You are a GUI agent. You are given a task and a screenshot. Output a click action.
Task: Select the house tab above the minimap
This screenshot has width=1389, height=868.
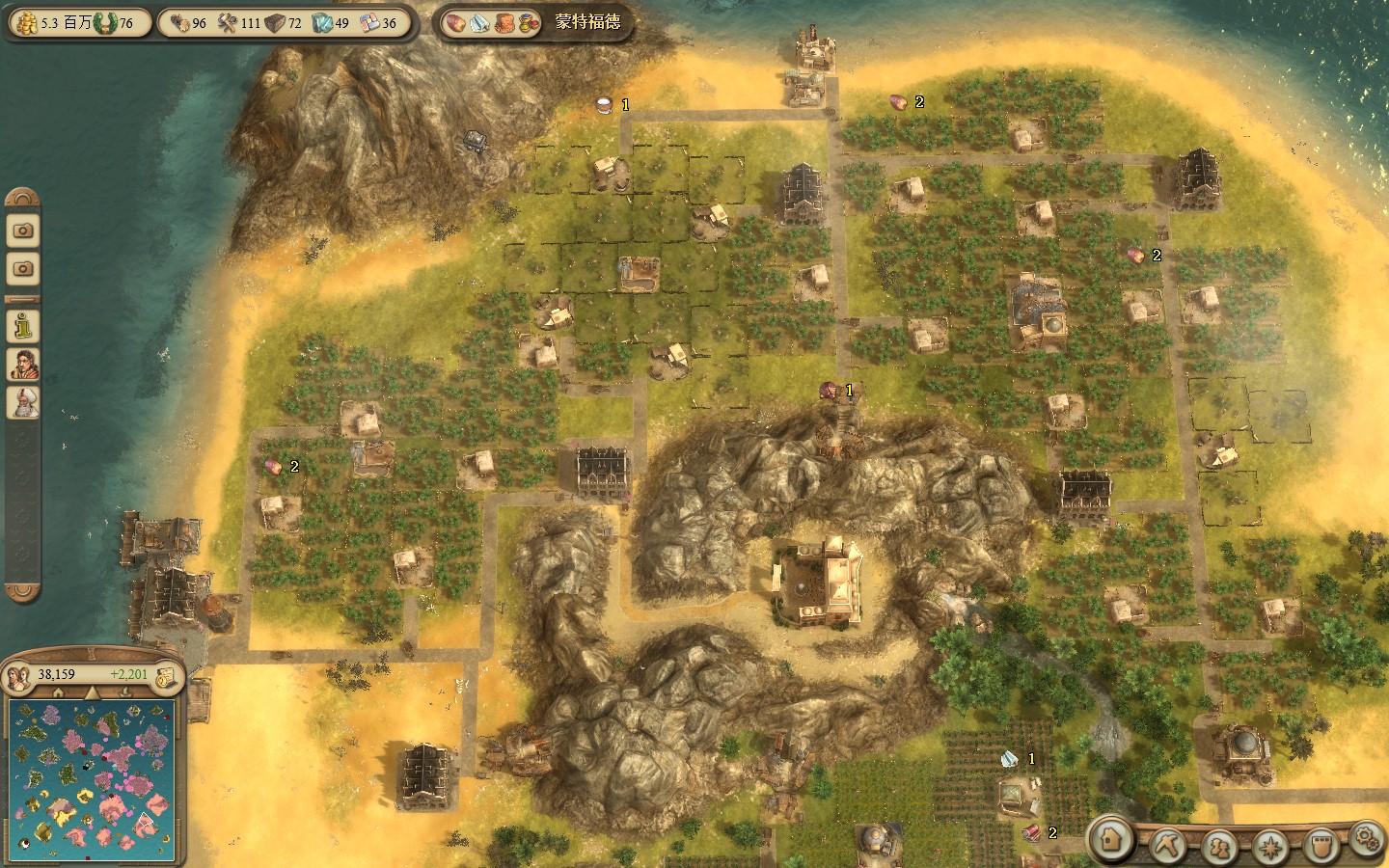pyautogui.click(x=58, y=692)
